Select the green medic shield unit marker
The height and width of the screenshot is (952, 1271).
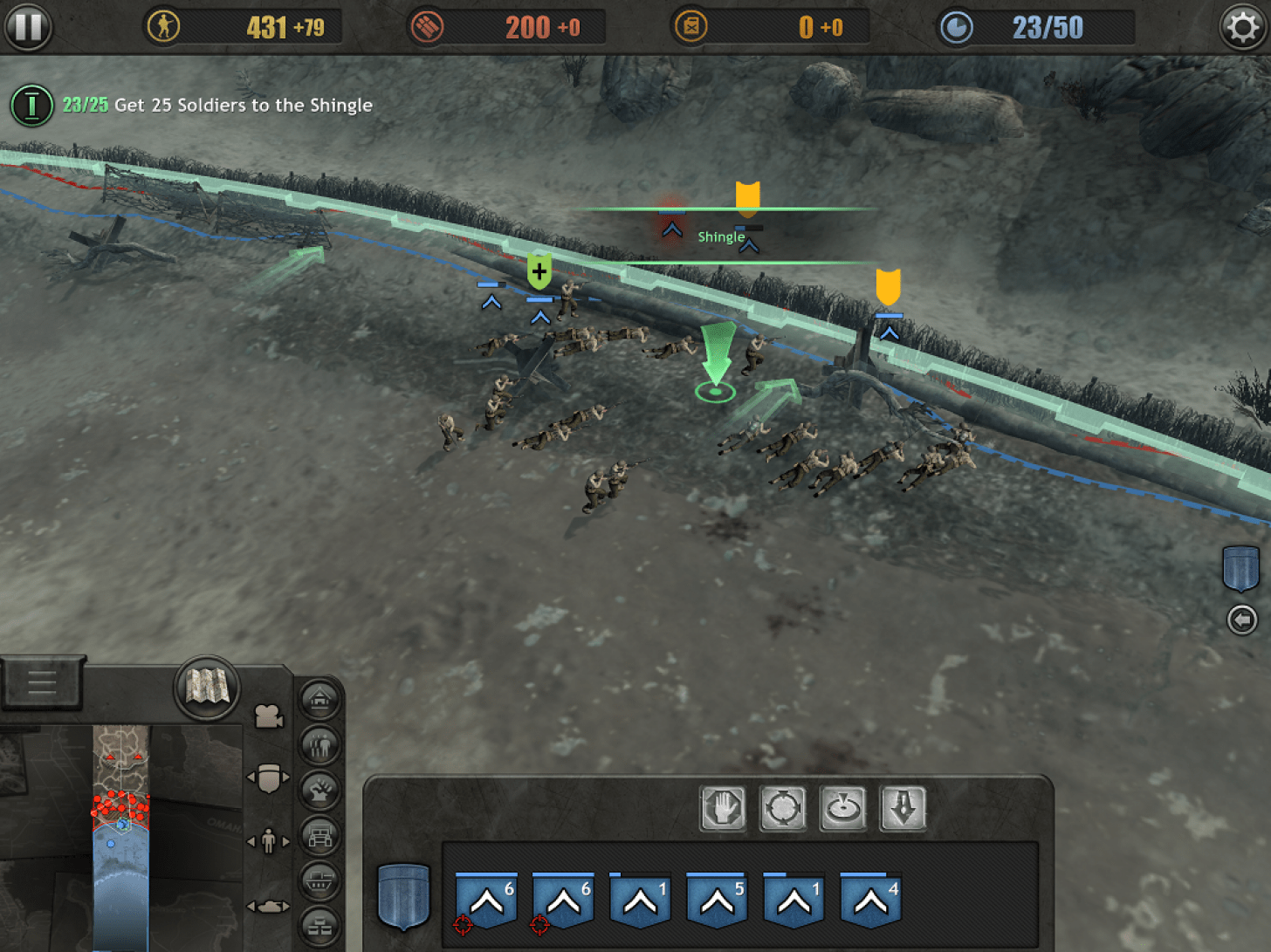[x=539, y=271]
